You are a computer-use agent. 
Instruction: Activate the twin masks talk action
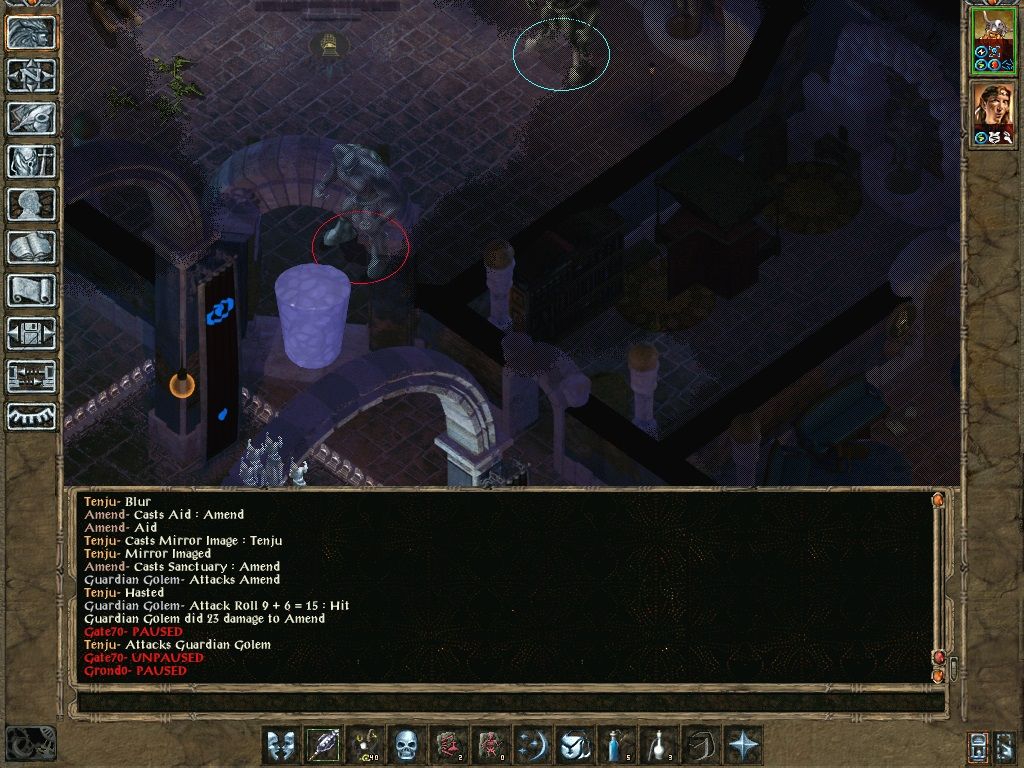click(280, 745)
